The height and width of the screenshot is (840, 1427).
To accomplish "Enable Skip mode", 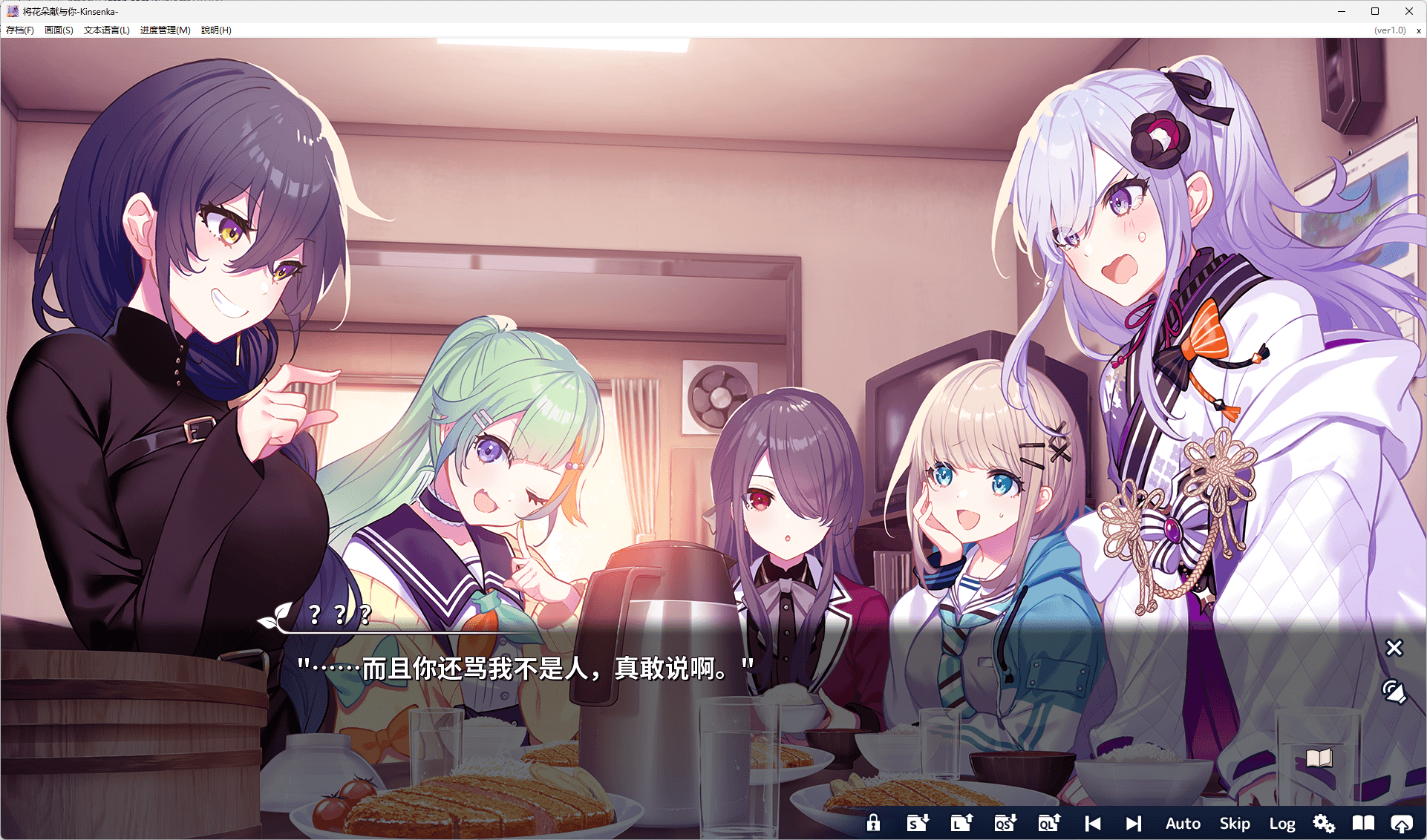I will [x=1235, y=823].
